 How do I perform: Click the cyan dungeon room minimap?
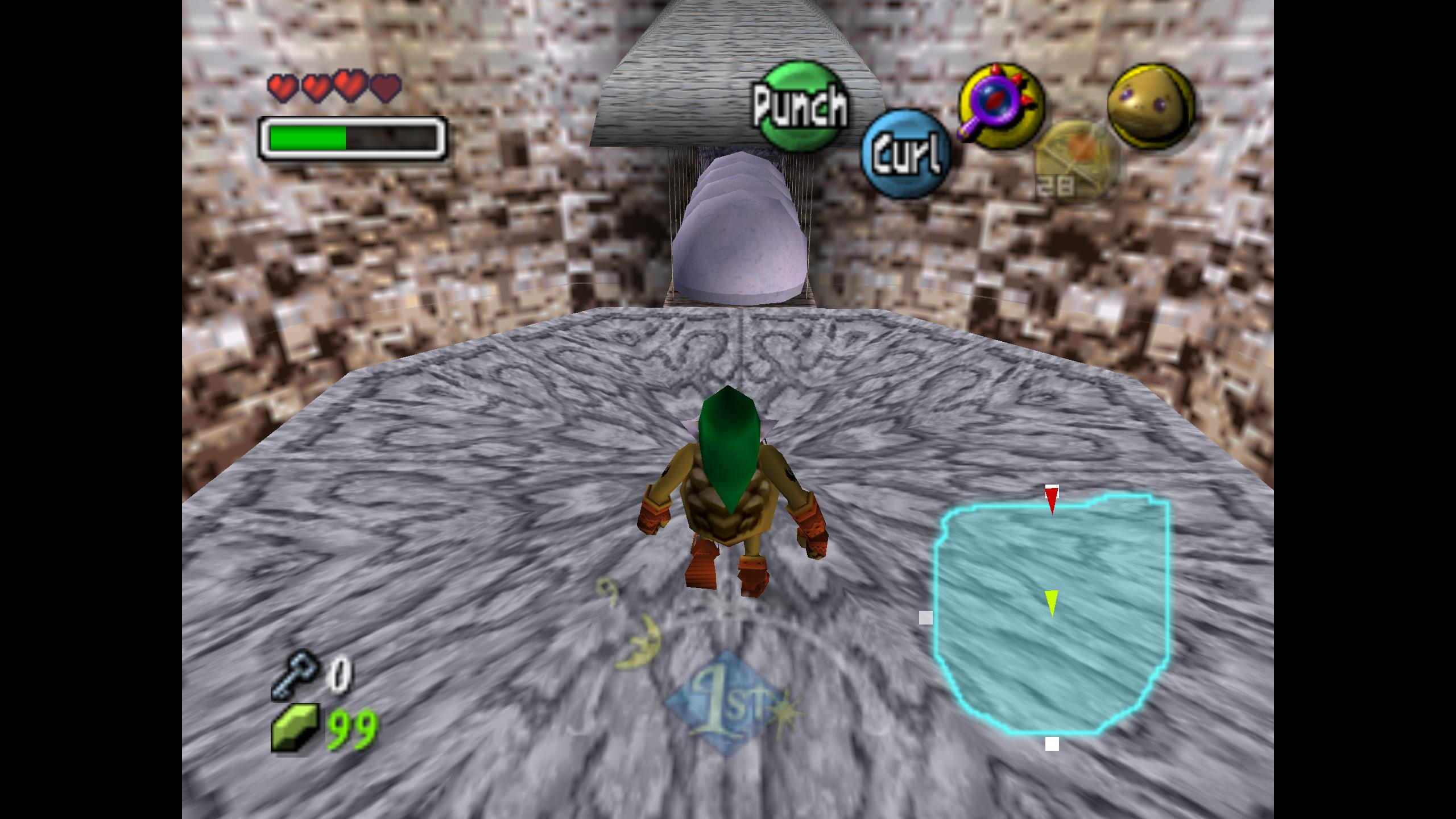coord(1051,614)
